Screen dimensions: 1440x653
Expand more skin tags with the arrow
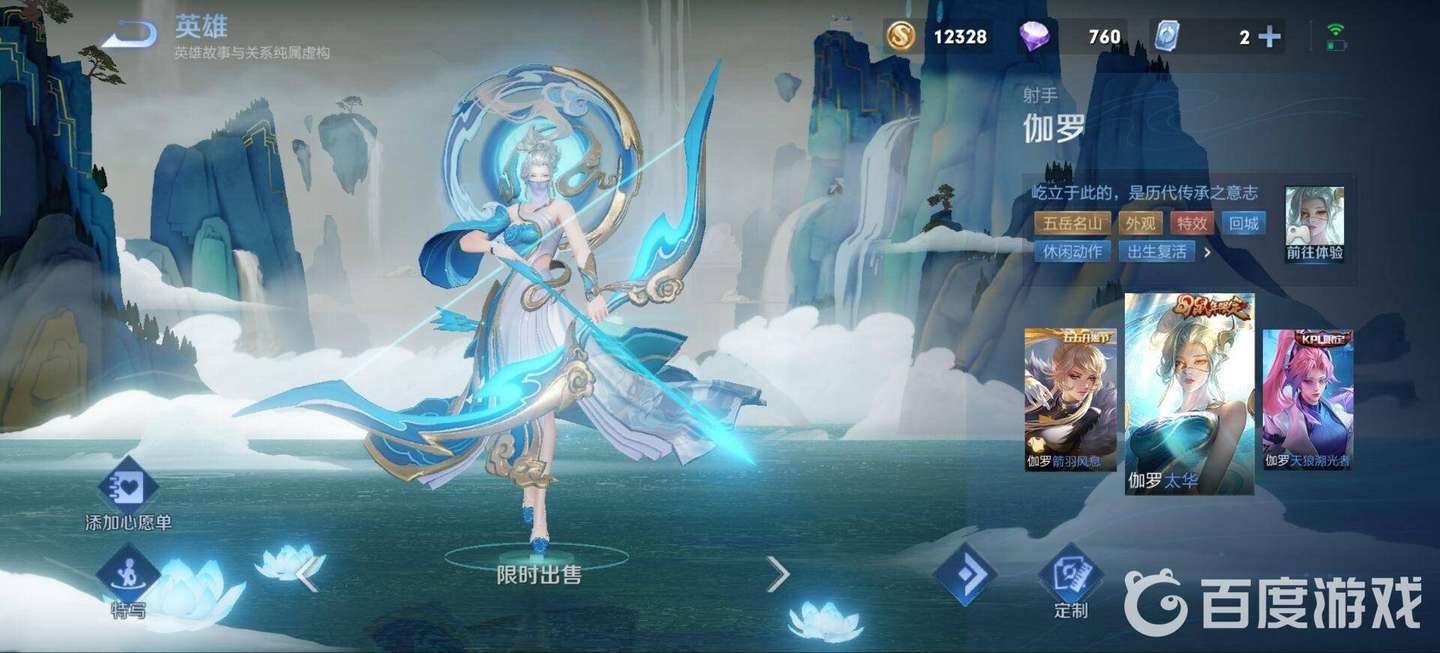point(1207,252)
